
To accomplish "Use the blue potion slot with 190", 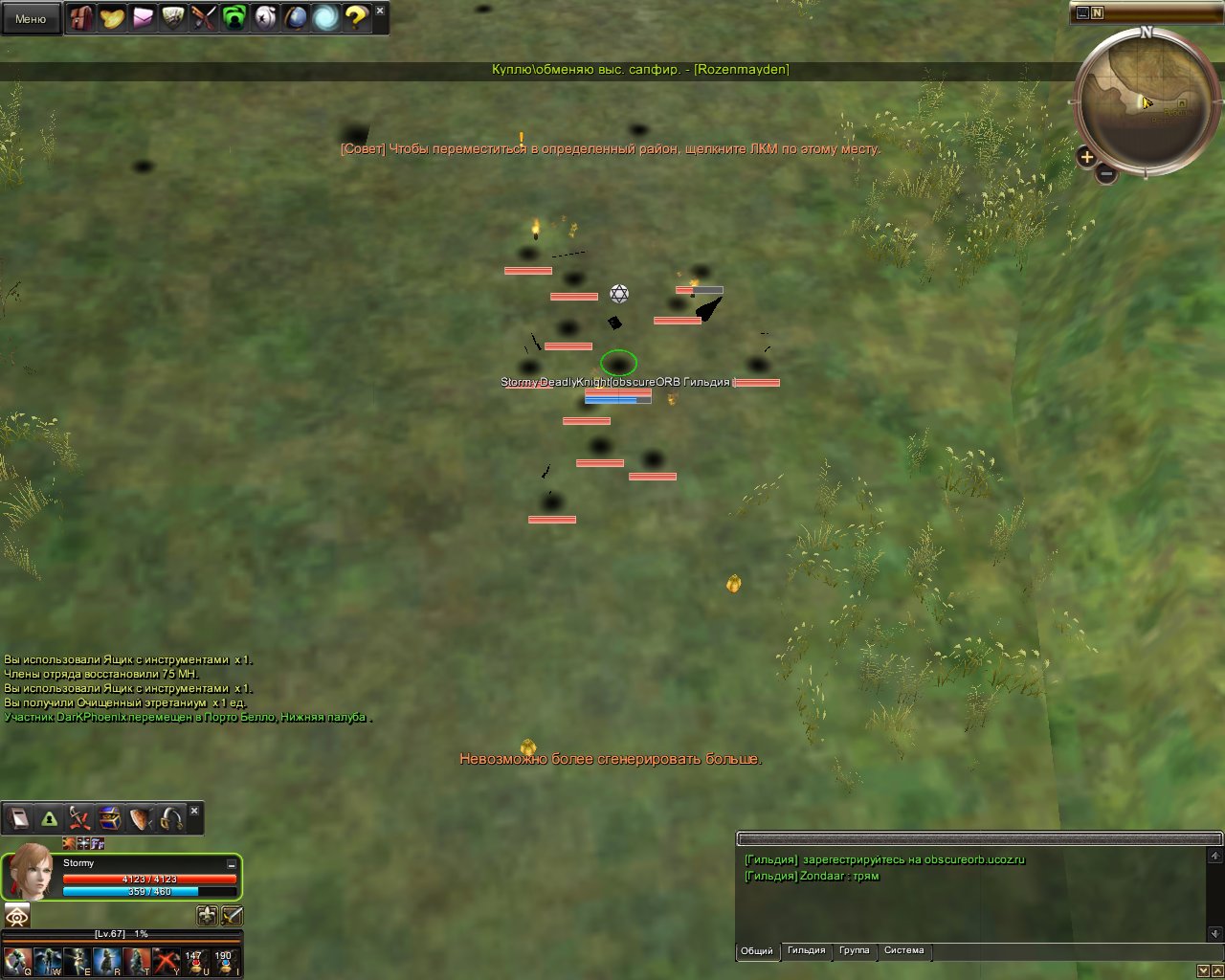I will coord(224,961).
